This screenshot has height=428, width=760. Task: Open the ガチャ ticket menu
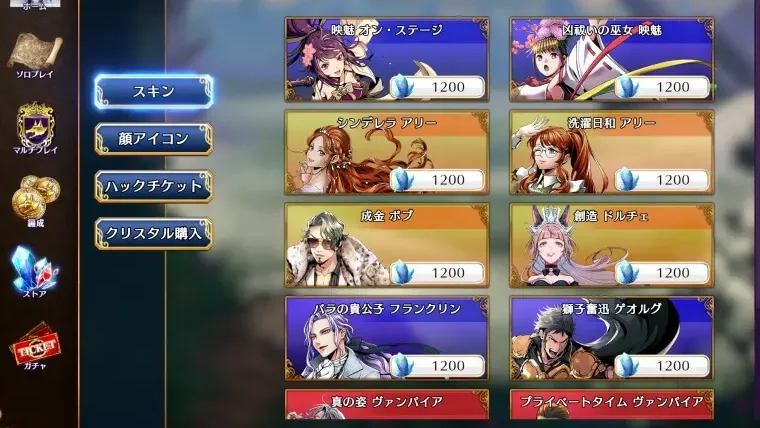pyautogui.click(x=34, y=346)
